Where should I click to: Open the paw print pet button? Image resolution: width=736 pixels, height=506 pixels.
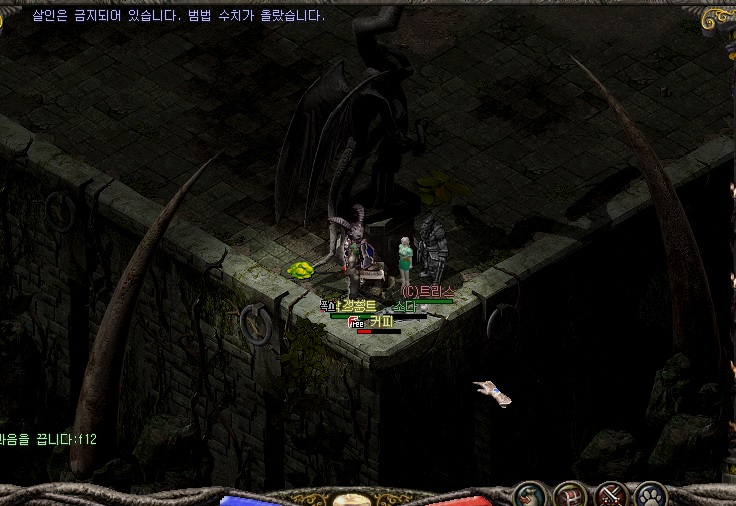point(651,495)
